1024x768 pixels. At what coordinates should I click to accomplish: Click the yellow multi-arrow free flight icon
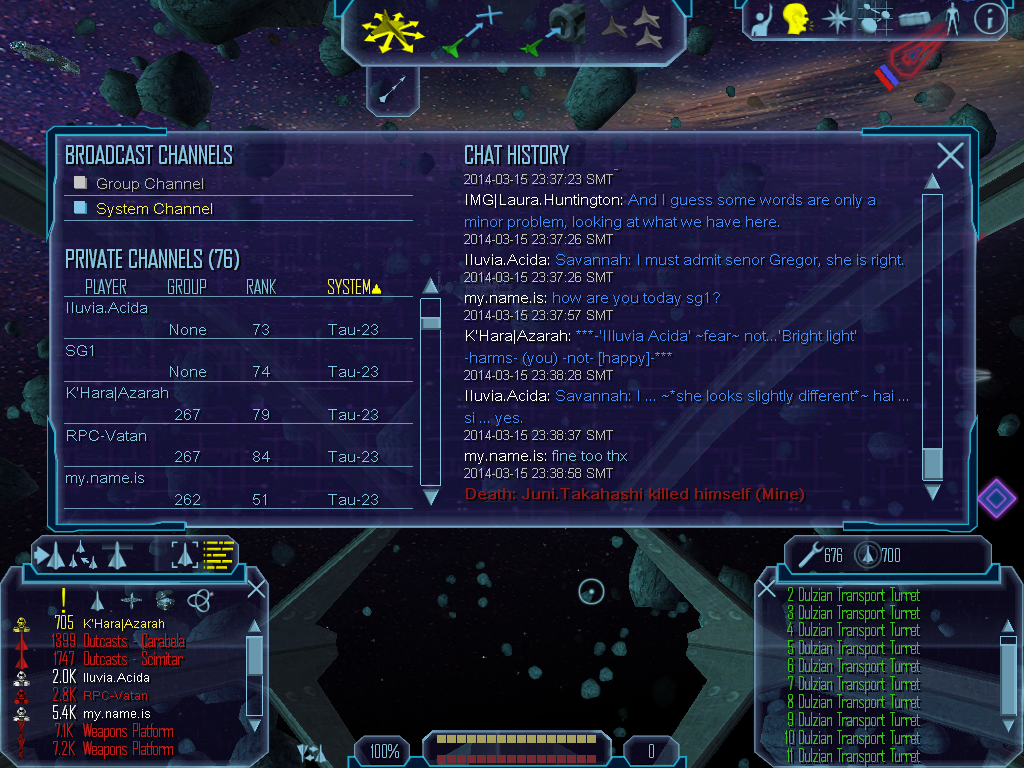(393, 29)
